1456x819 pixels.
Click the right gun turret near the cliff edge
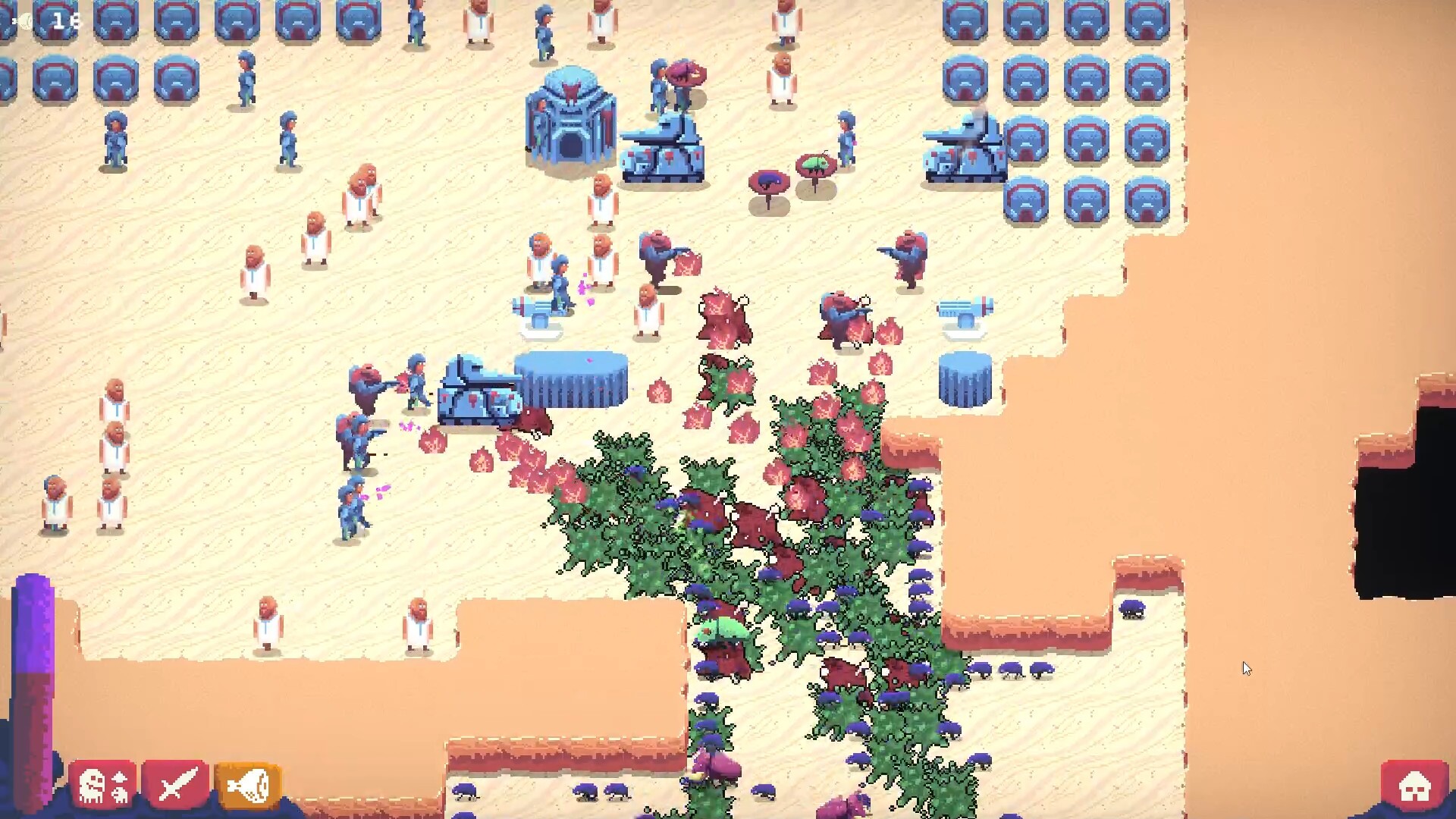(x=964, y=307)
